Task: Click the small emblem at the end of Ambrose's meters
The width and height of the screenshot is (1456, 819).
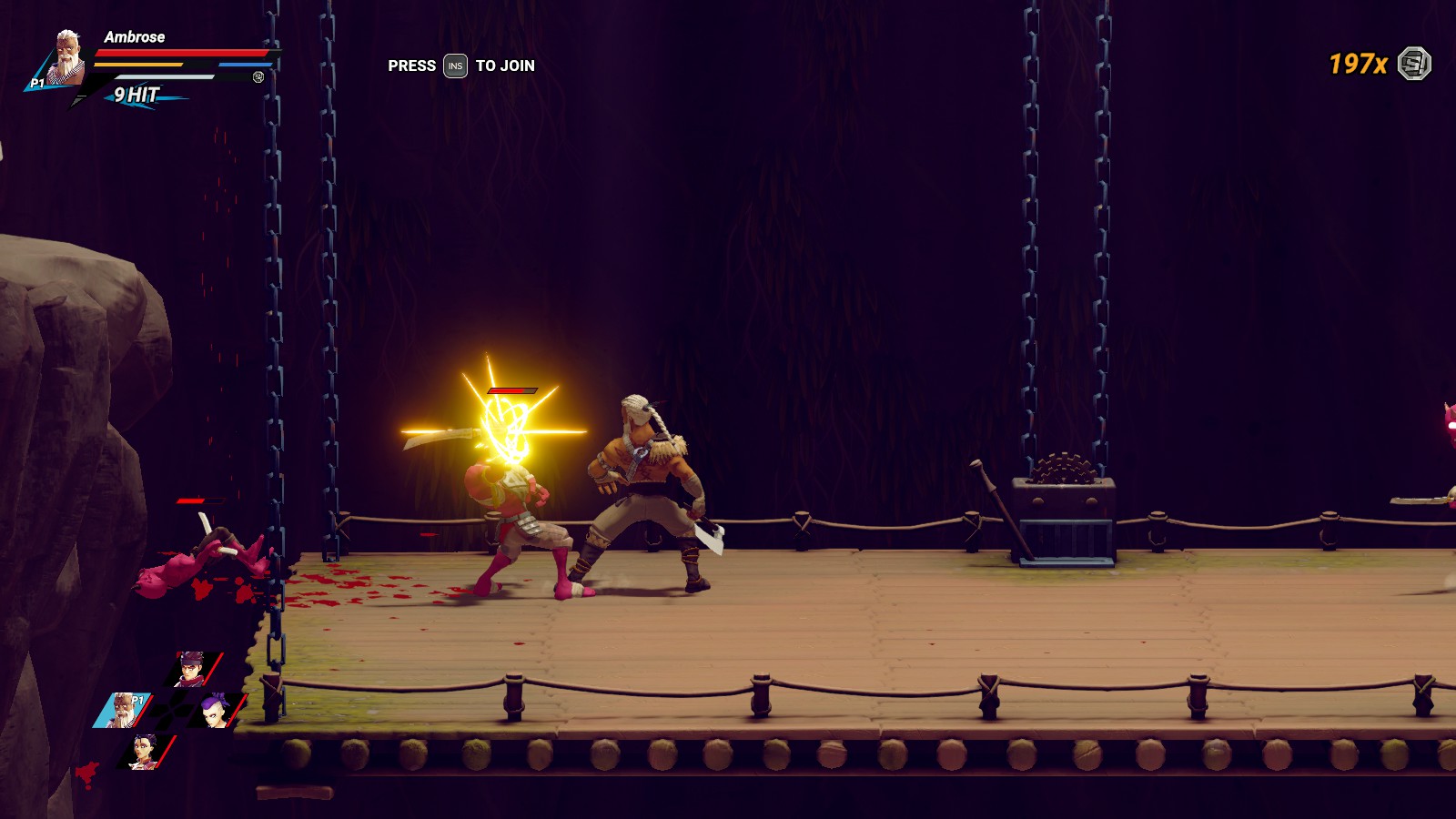Action: tap(258, 77)
